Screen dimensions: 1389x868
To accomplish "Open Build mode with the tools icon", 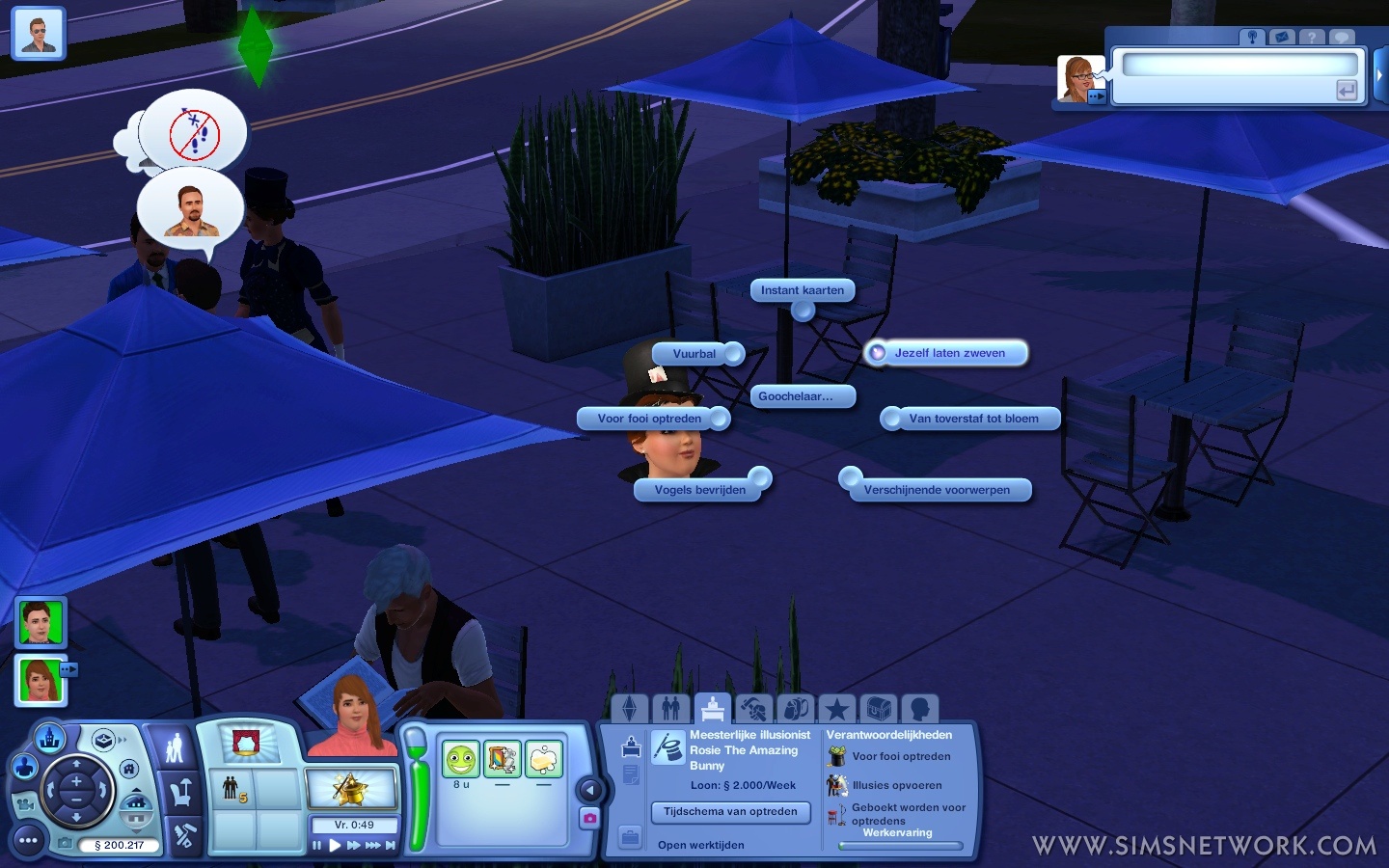I will pyautogui.click(x=183, y=836).
